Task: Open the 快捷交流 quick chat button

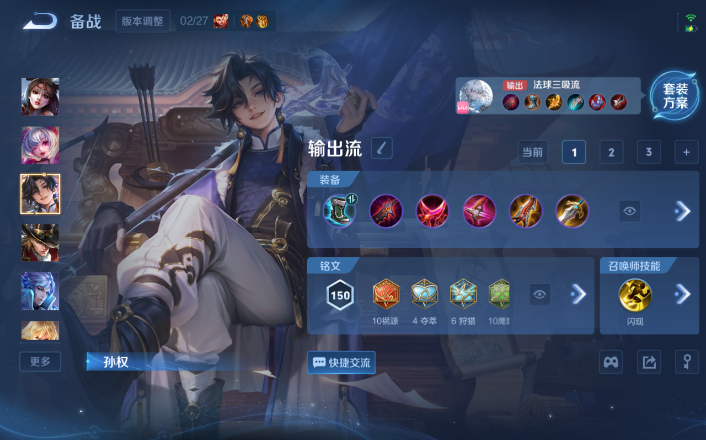Action: (x=342, y=362)
